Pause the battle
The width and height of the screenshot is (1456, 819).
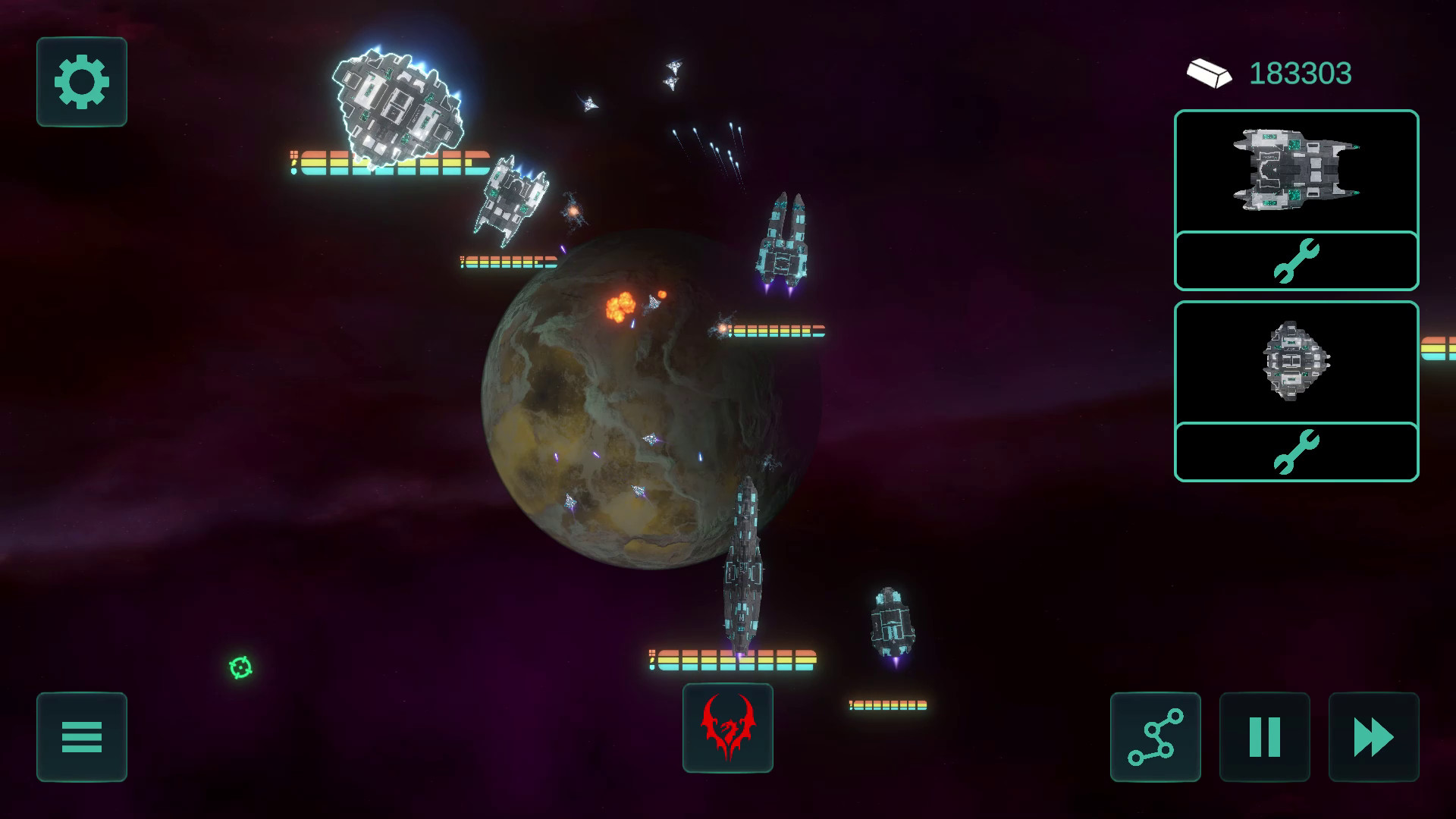click(x=1263, y=738)
